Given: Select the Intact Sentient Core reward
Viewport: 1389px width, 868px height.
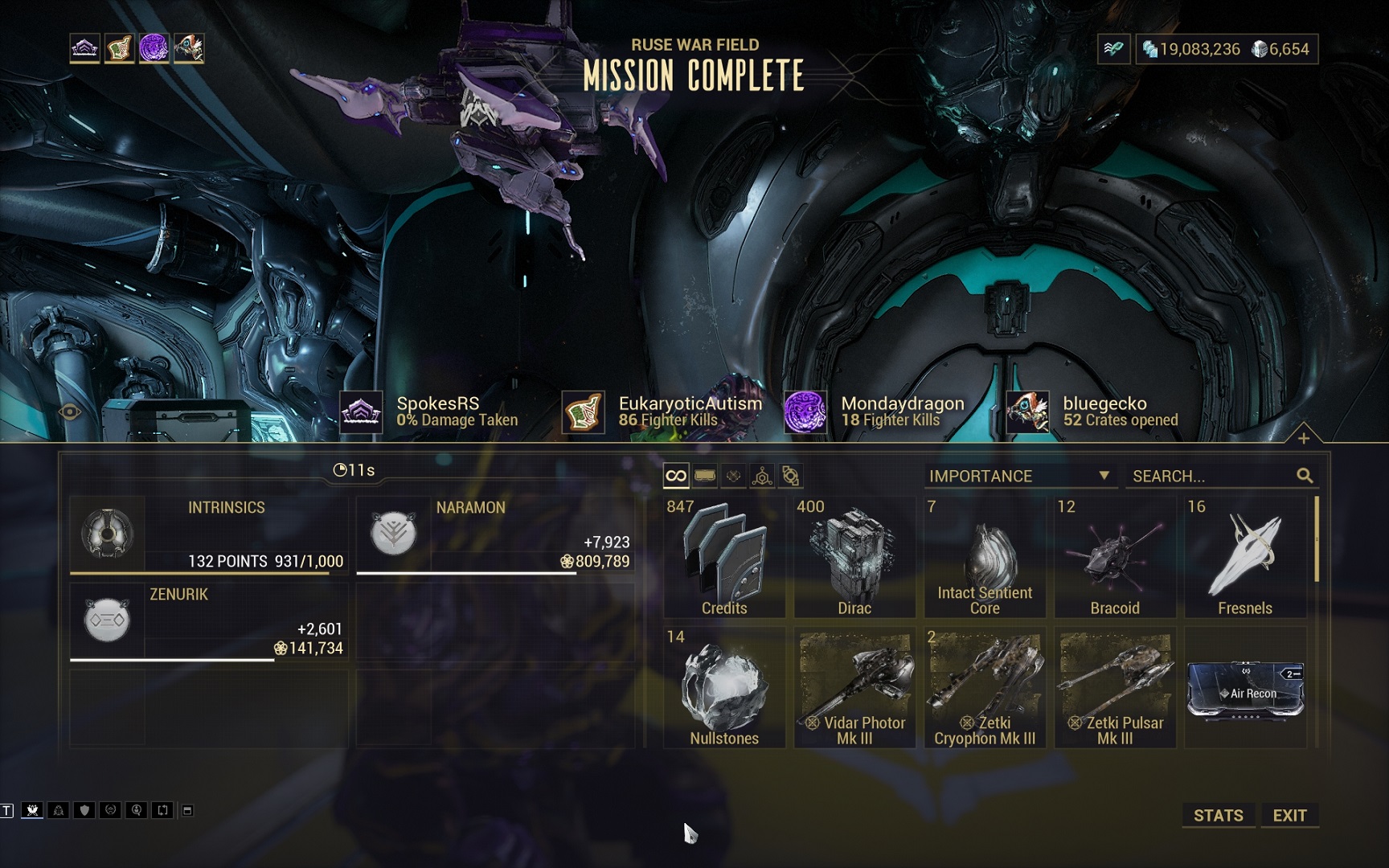Looking at the screenshot, I should pyautogui.click(x=985, y=557).
